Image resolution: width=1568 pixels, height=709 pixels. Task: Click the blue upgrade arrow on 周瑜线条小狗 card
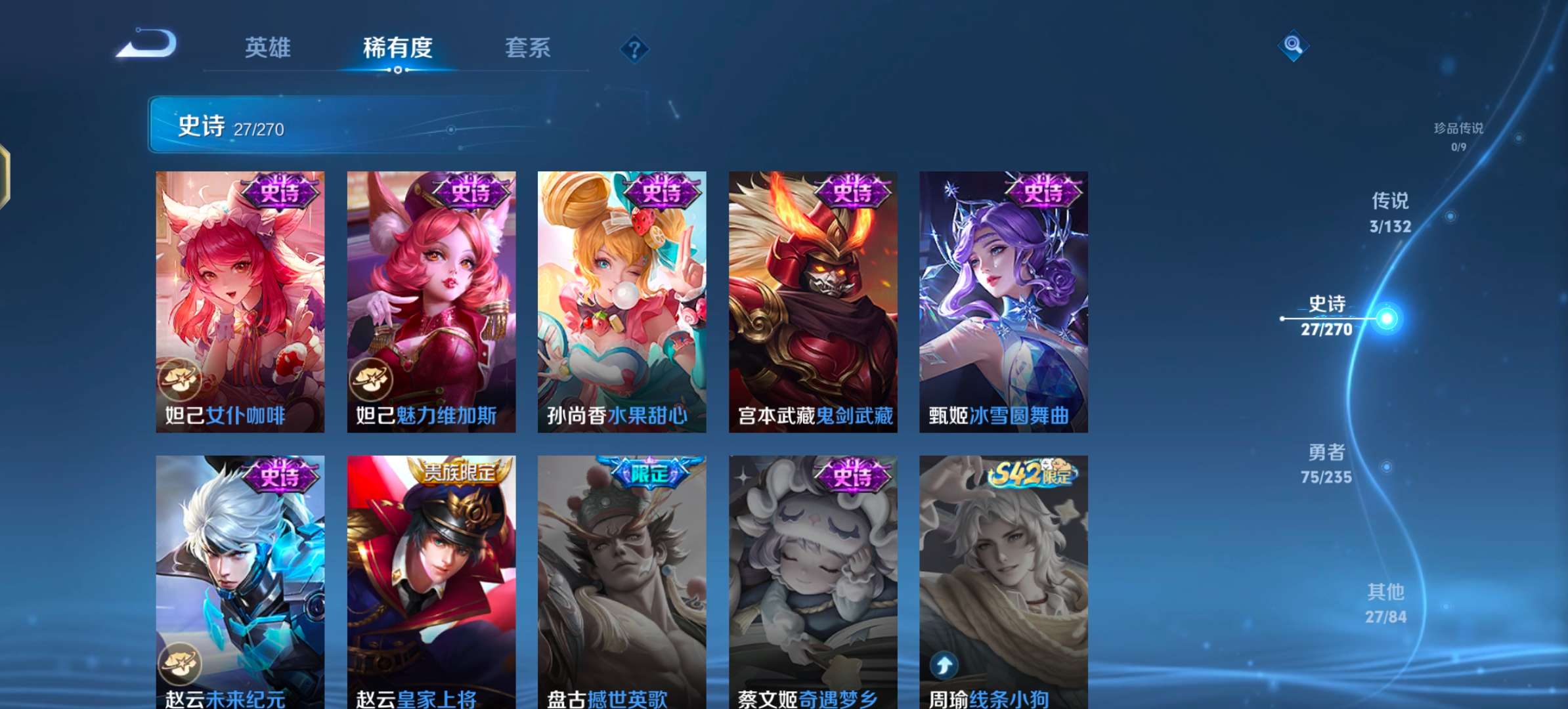tap(944, 664)
